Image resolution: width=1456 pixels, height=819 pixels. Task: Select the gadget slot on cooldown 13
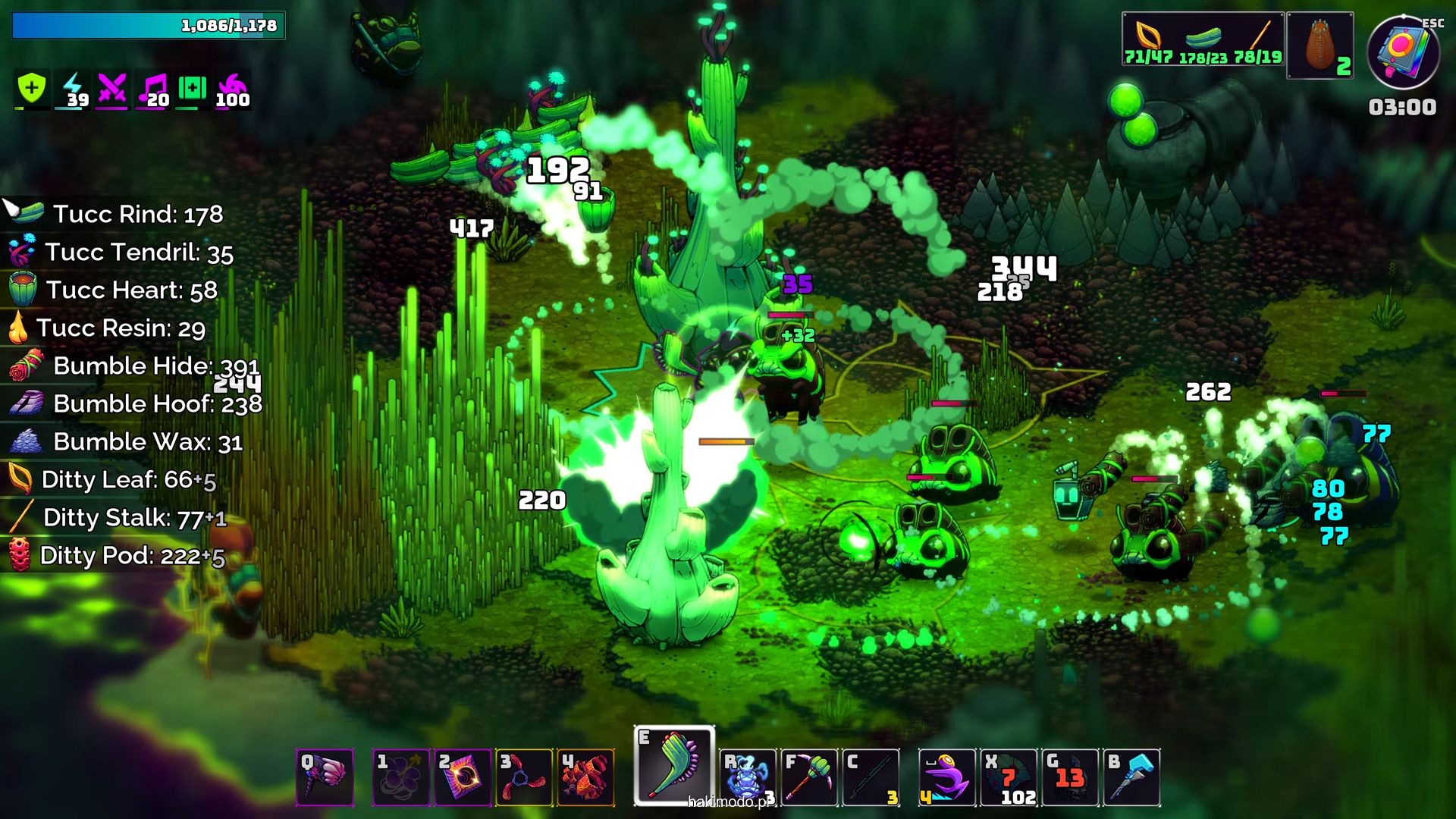click(x=1070, y=777)
